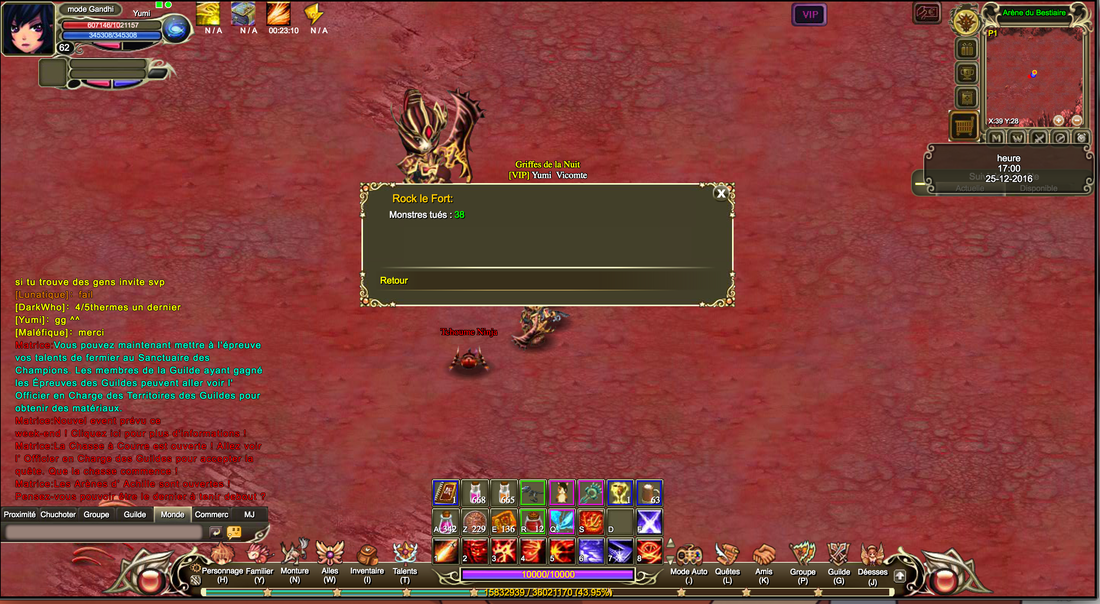This screenshot has width=1100, height=604.
Task: Open Yumi's character portrait
Action: pos(28,28)
